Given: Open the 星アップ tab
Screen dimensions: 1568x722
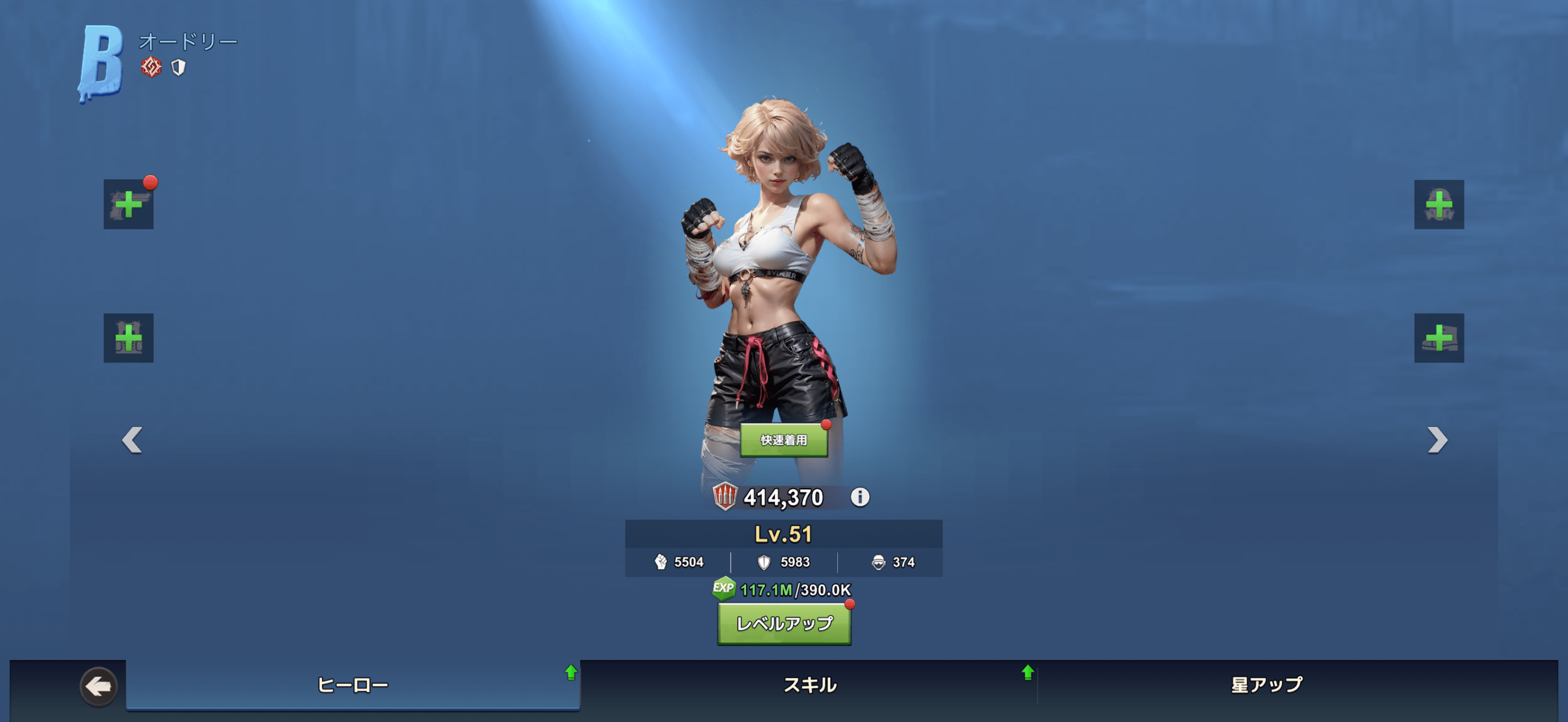Looking at the screenshot, I should click(x=1267, y=685).
